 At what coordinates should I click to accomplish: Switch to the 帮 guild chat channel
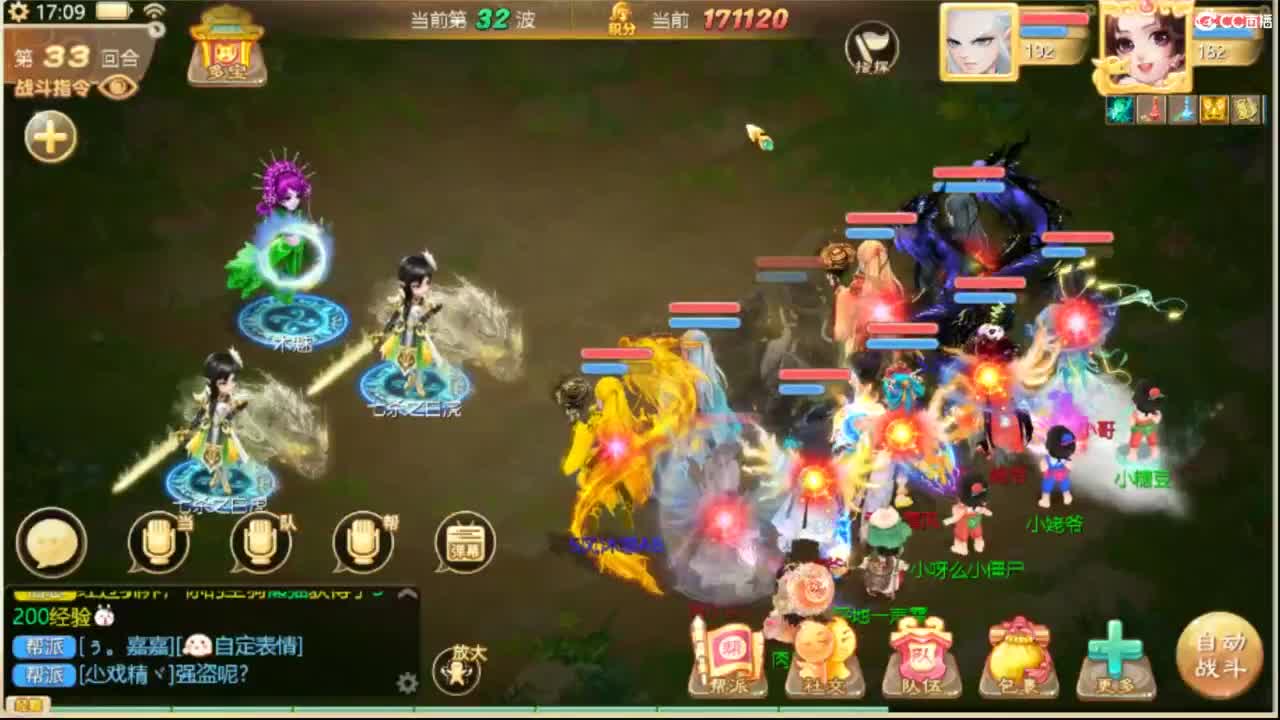(358, 542)
